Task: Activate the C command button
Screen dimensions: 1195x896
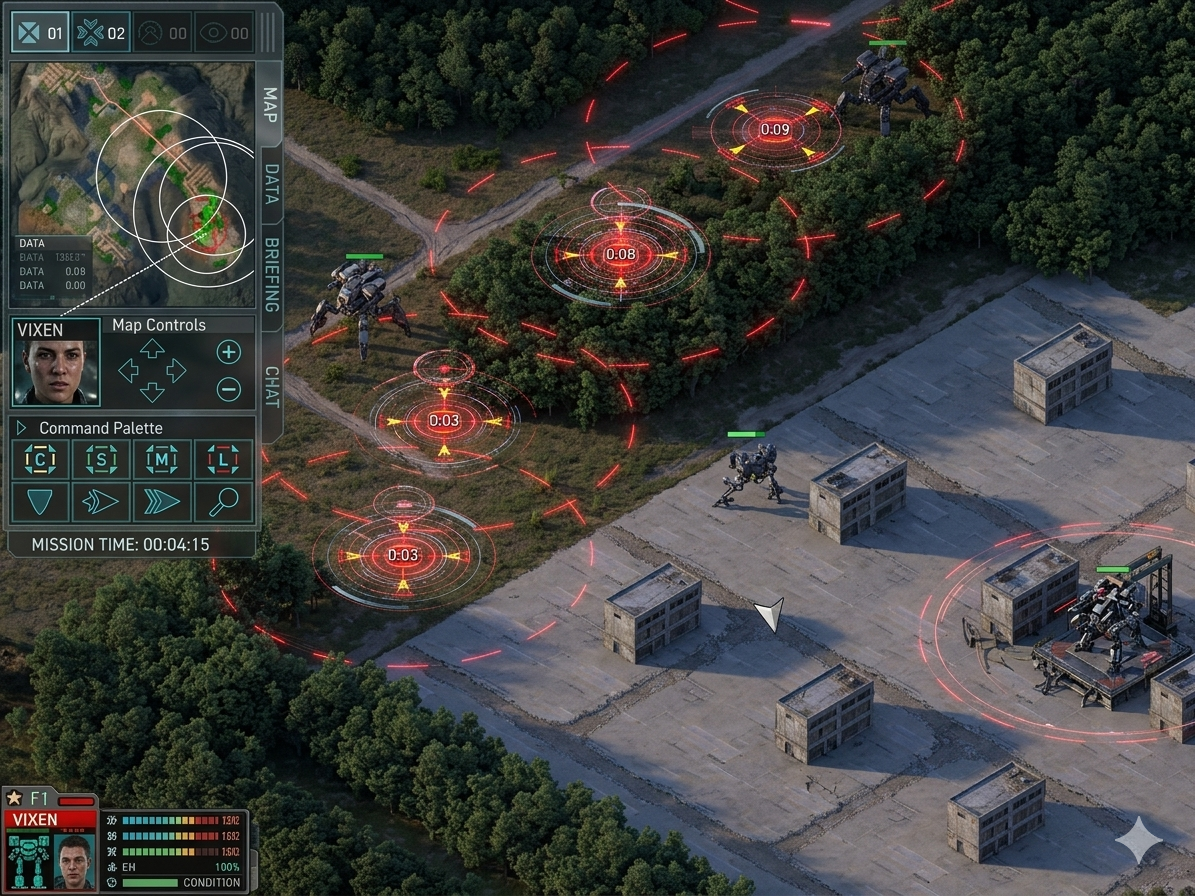Action: [x=41, y=460]
